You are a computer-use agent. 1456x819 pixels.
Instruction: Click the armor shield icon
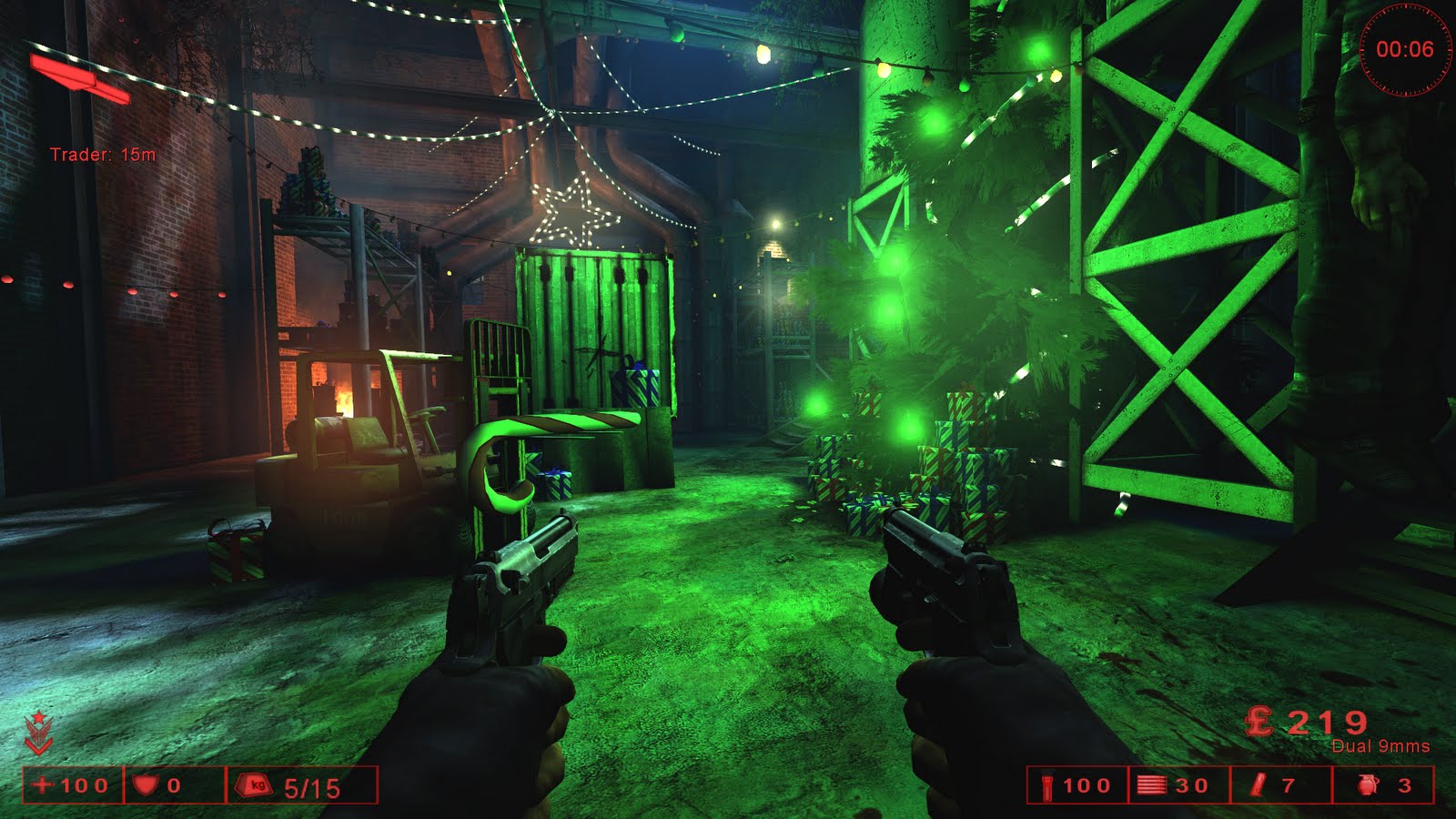point(145,784)
